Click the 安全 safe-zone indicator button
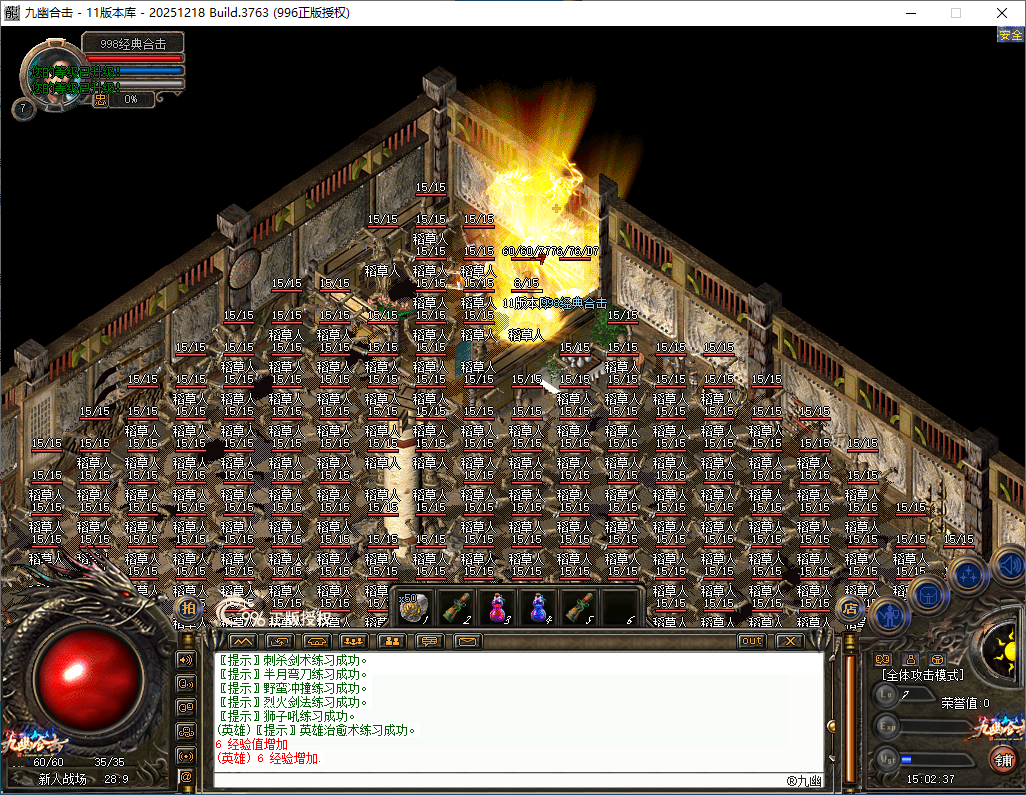The image size is (1026, 795). [1010, 34]
